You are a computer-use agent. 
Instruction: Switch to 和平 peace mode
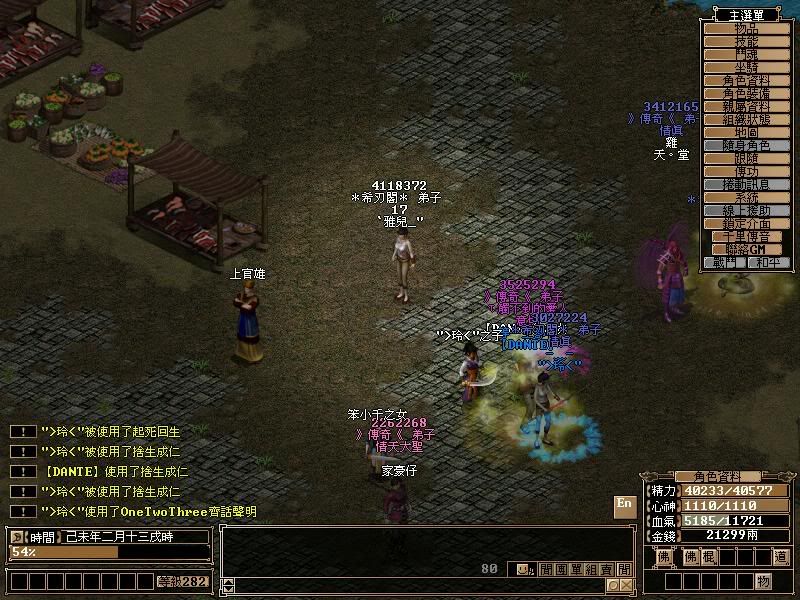[768, 262]
